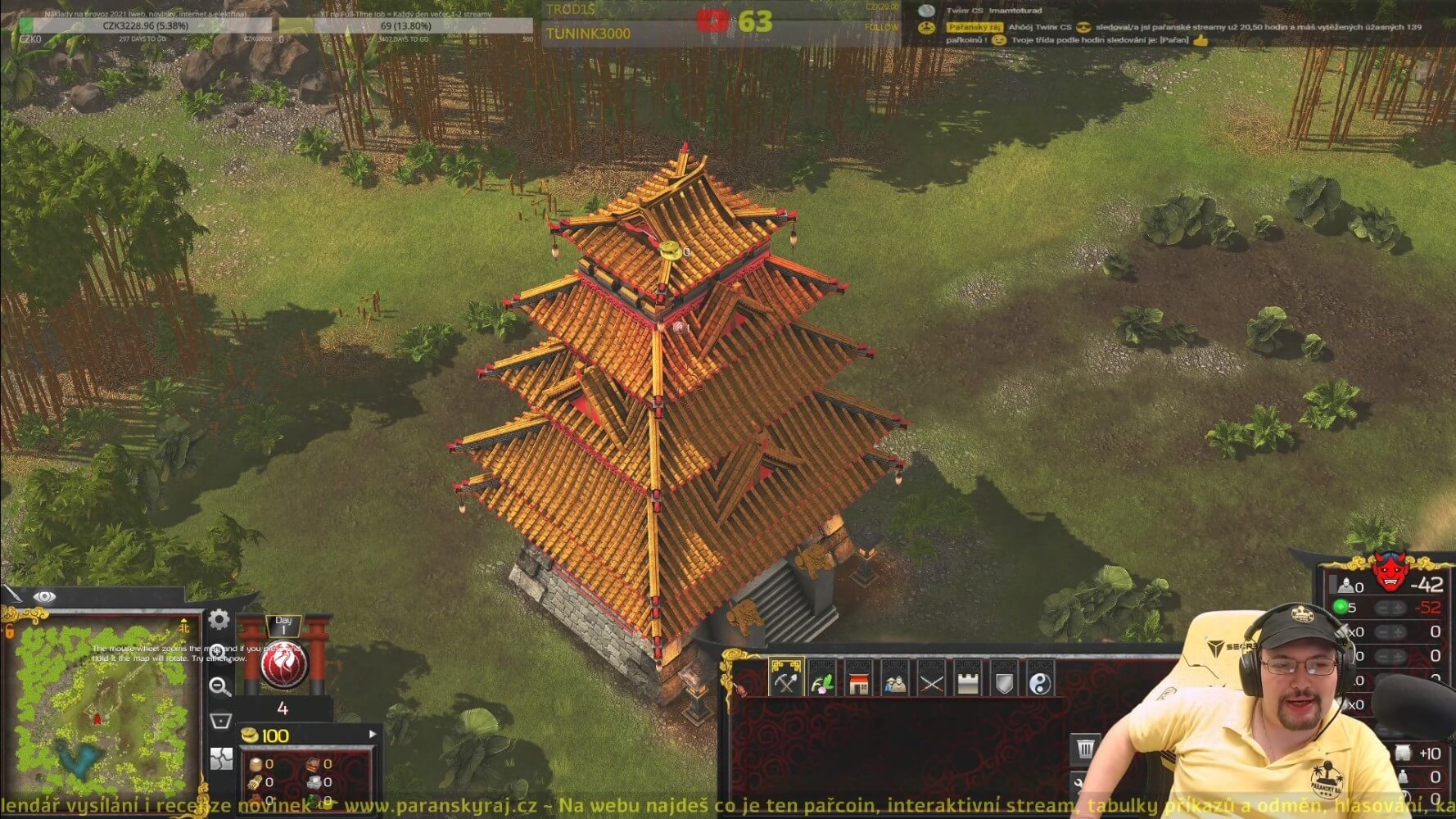Toggle the eye overview mode above the minimap
This screenshot has width=1456, height=819.
tap(44, 595)
